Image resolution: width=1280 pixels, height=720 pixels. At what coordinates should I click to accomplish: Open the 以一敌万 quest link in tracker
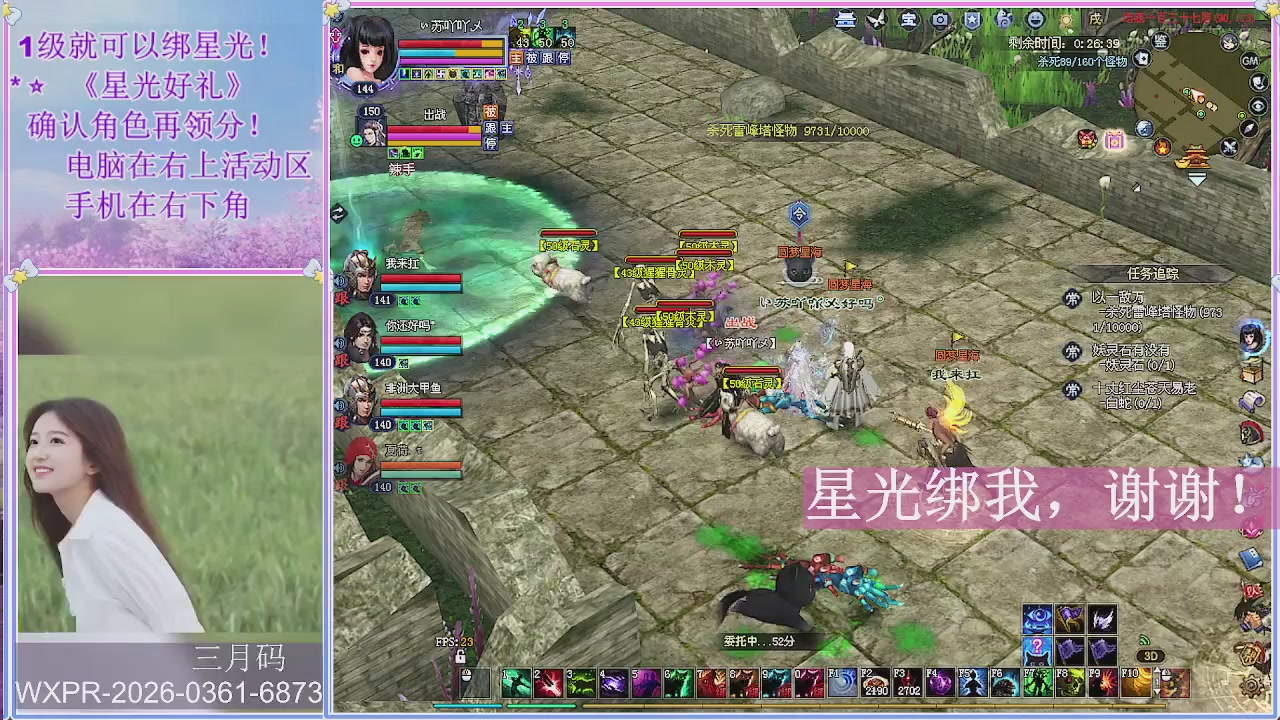(x=1117, y=298)
